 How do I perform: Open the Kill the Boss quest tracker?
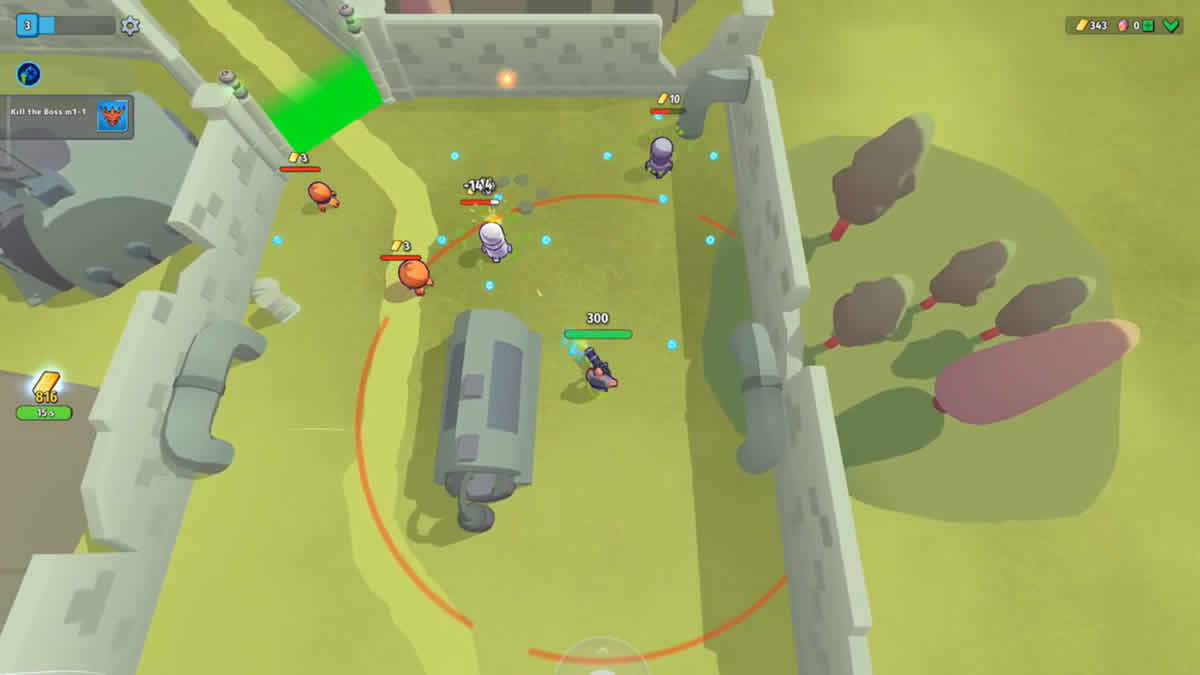pyautogui.click(x=69, y=115)
